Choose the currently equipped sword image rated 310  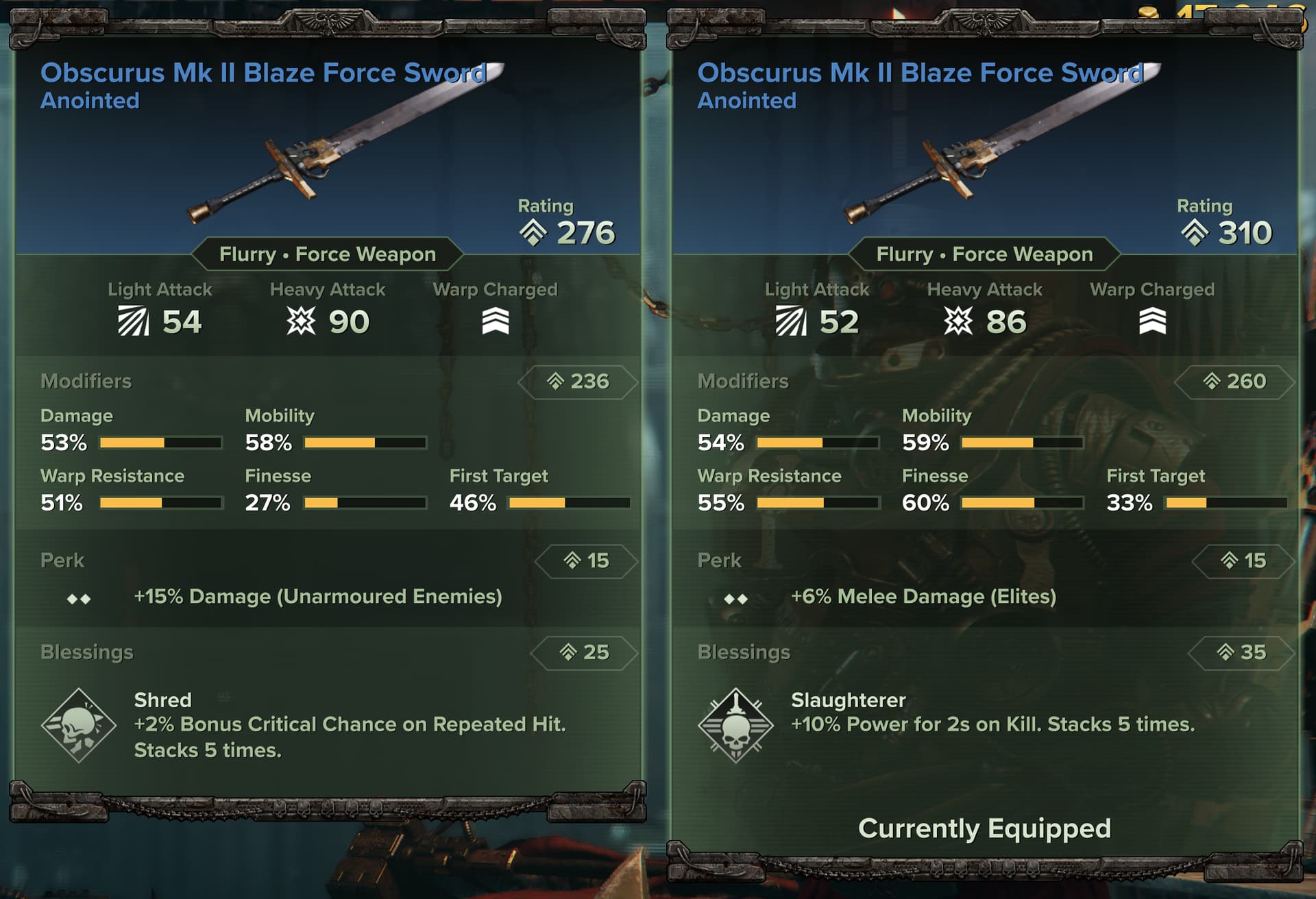coord(1001,145)
